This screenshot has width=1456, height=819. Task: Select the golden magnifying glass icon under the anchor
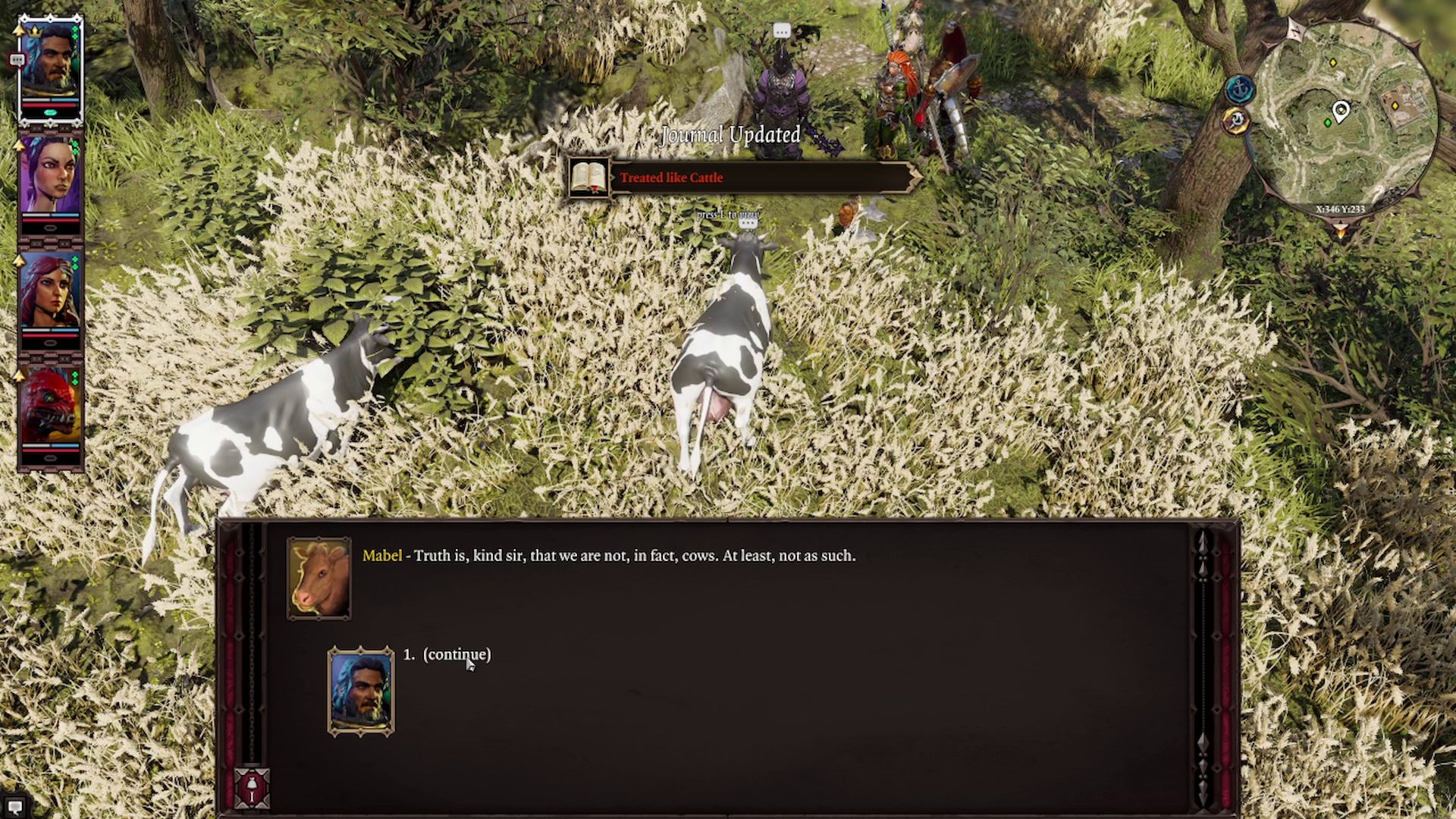coord(1238,120)
